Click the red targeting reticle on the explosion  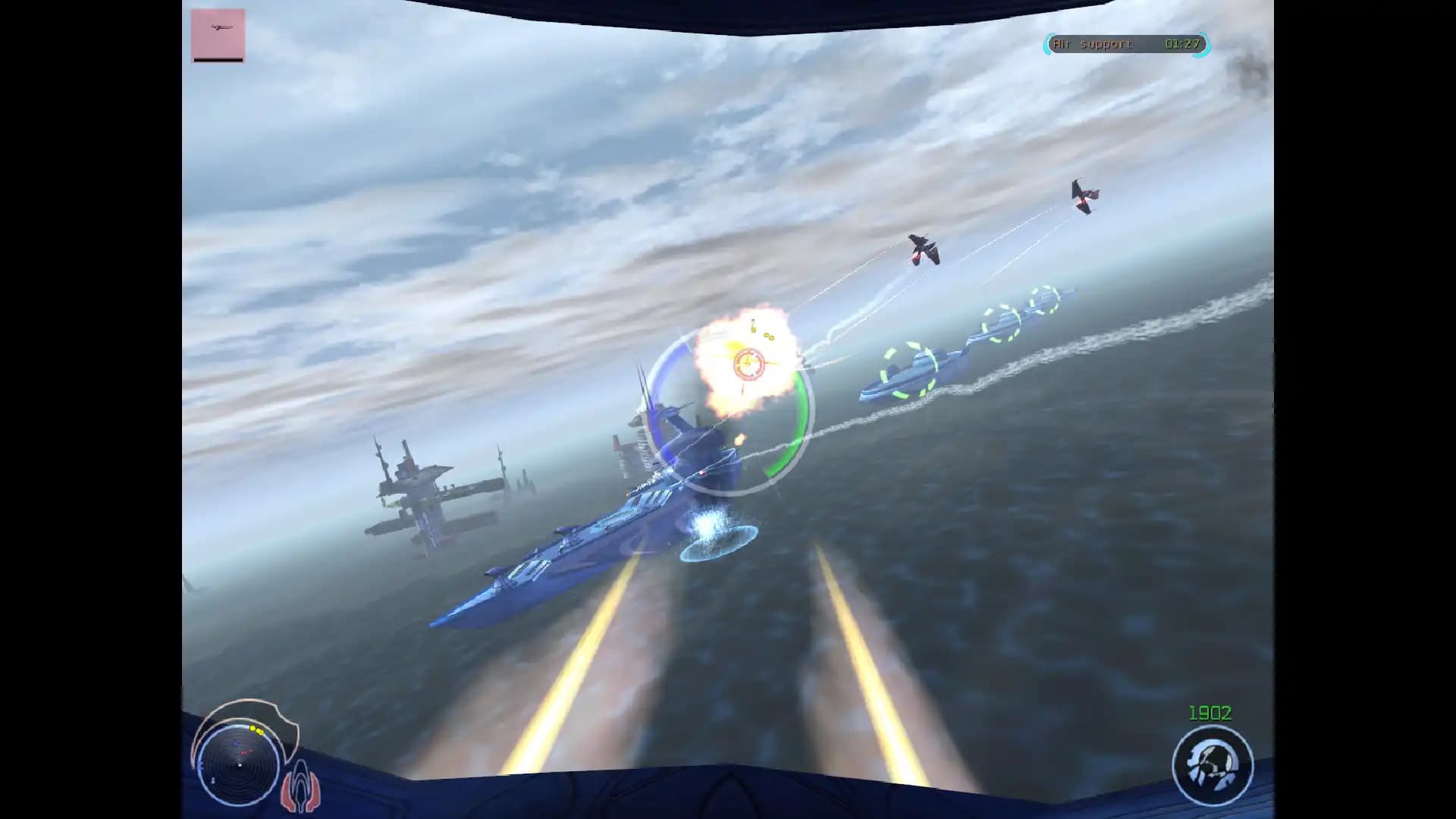748,363
